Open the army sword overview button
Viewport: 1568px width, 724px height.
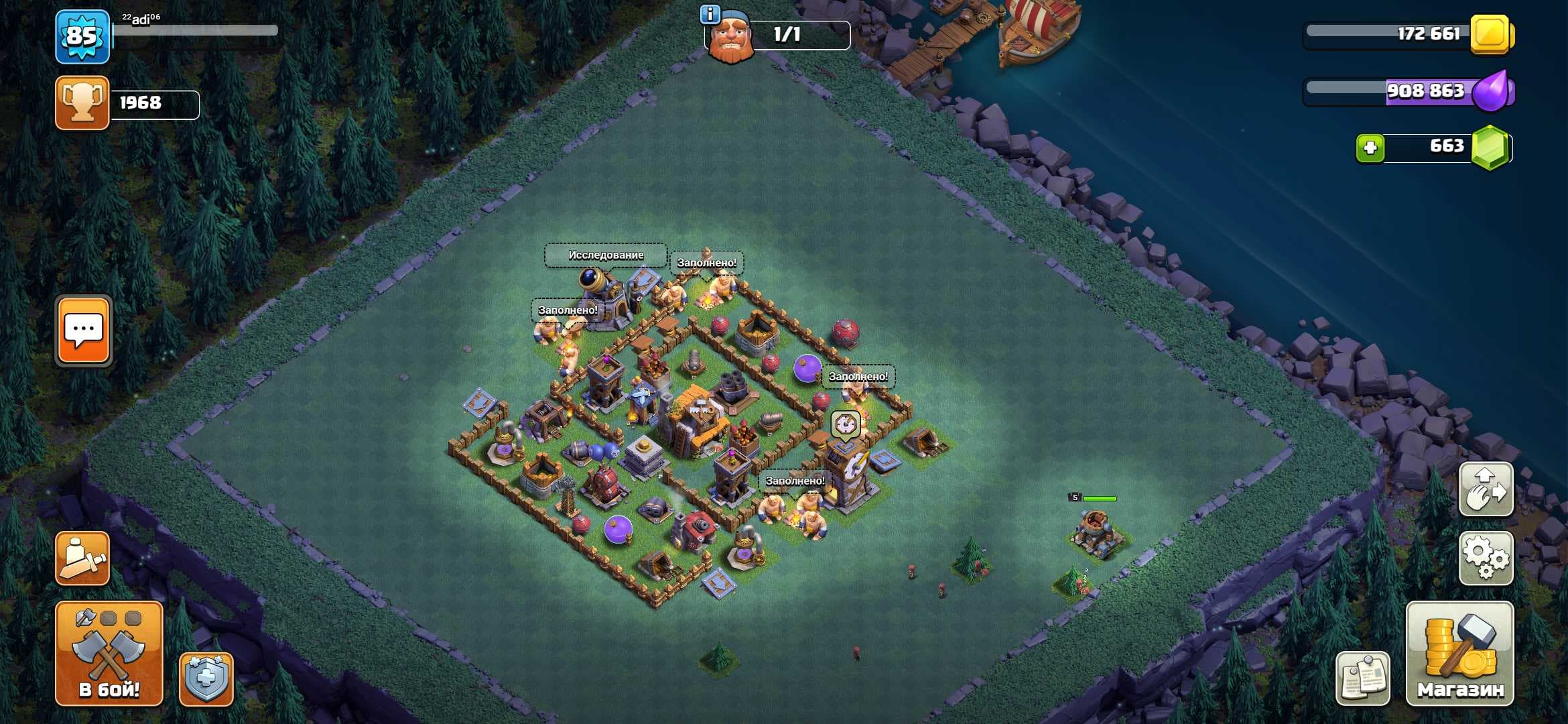click(82, 558)
